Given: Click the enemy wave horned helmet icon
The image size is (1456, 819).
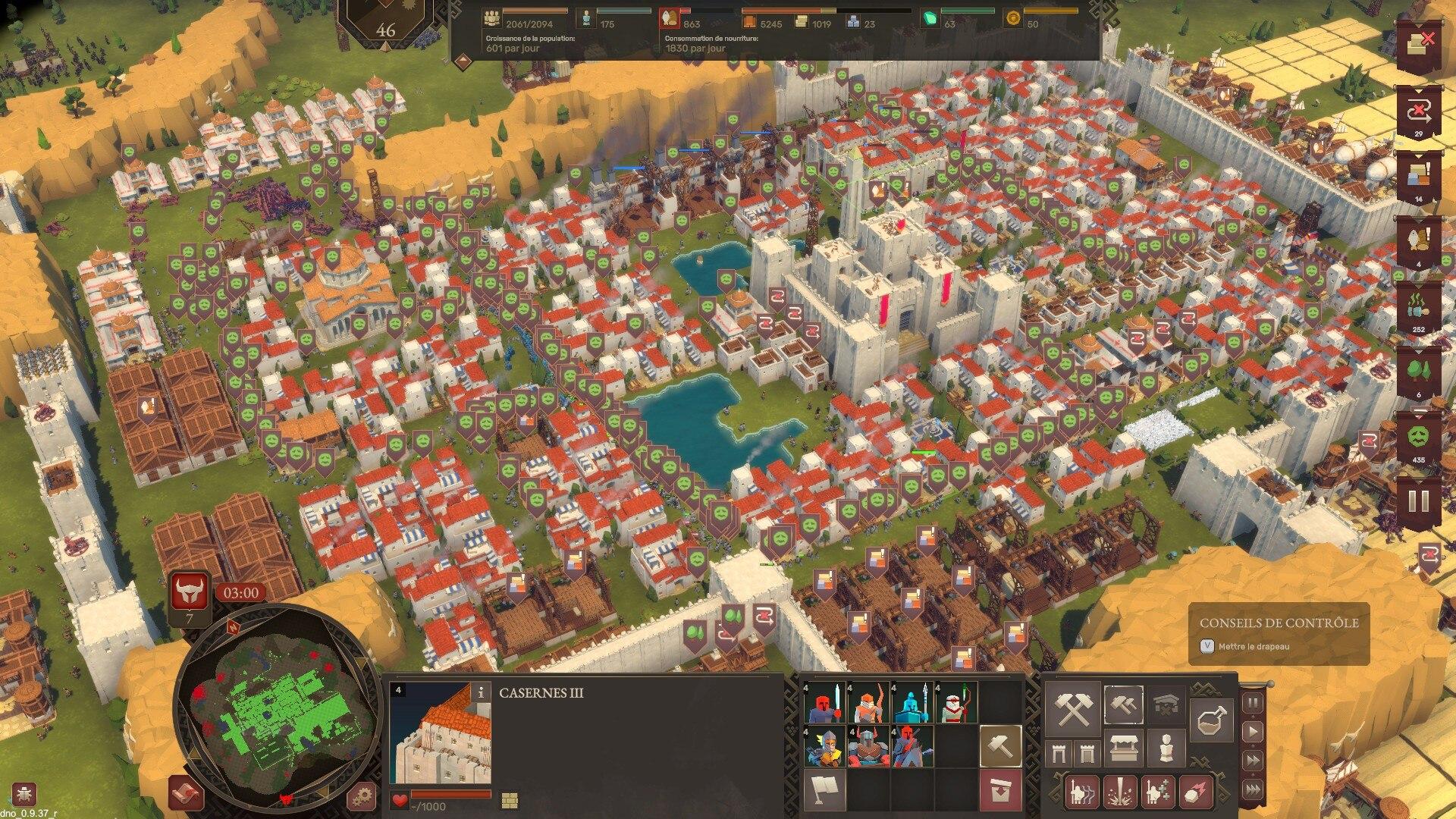Looking at the screenshot, I should 189,591.
